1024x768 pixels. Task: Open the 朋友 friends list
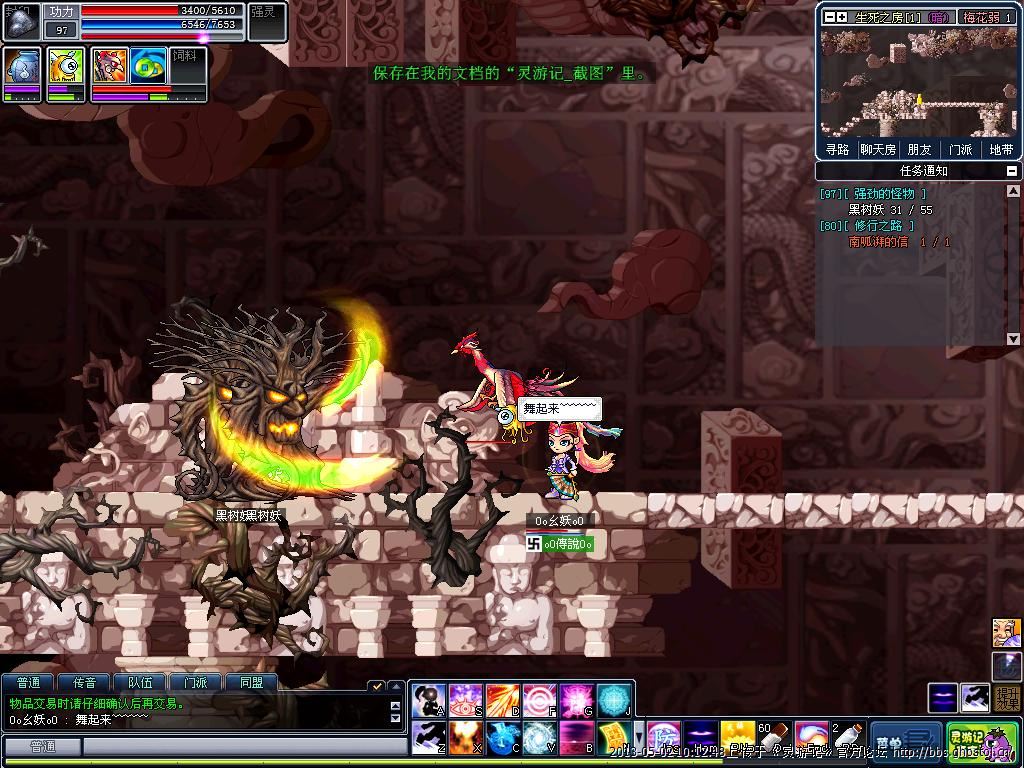pyautogui.click(x=919, y=149)
